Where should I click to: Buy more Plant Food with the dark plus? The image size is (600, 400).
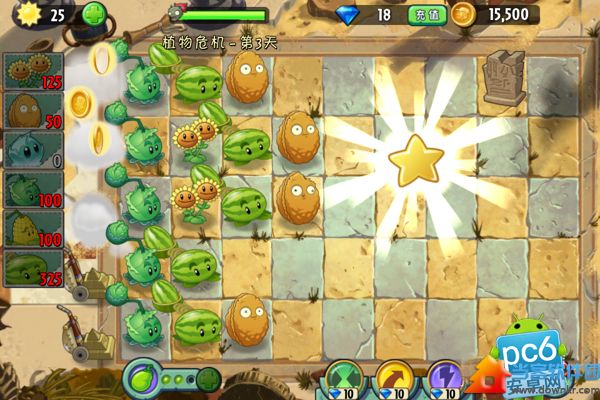coord(208,380)
